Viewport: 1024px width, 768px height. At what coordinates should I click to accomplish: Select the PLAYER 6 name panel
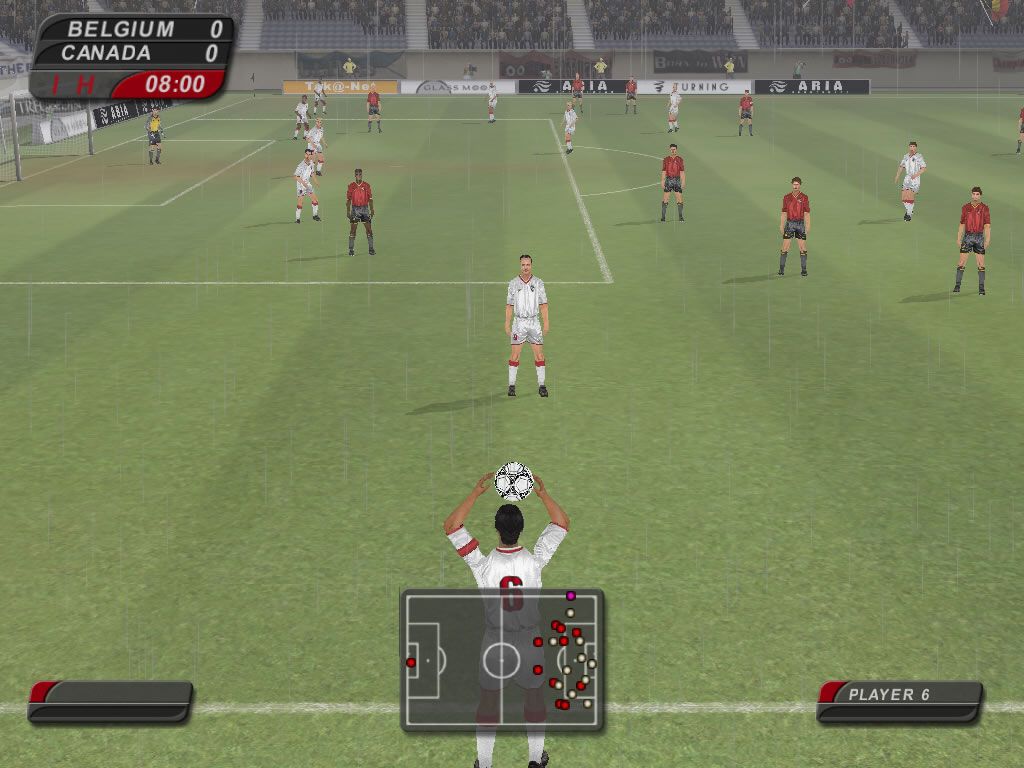coord(899,700)
